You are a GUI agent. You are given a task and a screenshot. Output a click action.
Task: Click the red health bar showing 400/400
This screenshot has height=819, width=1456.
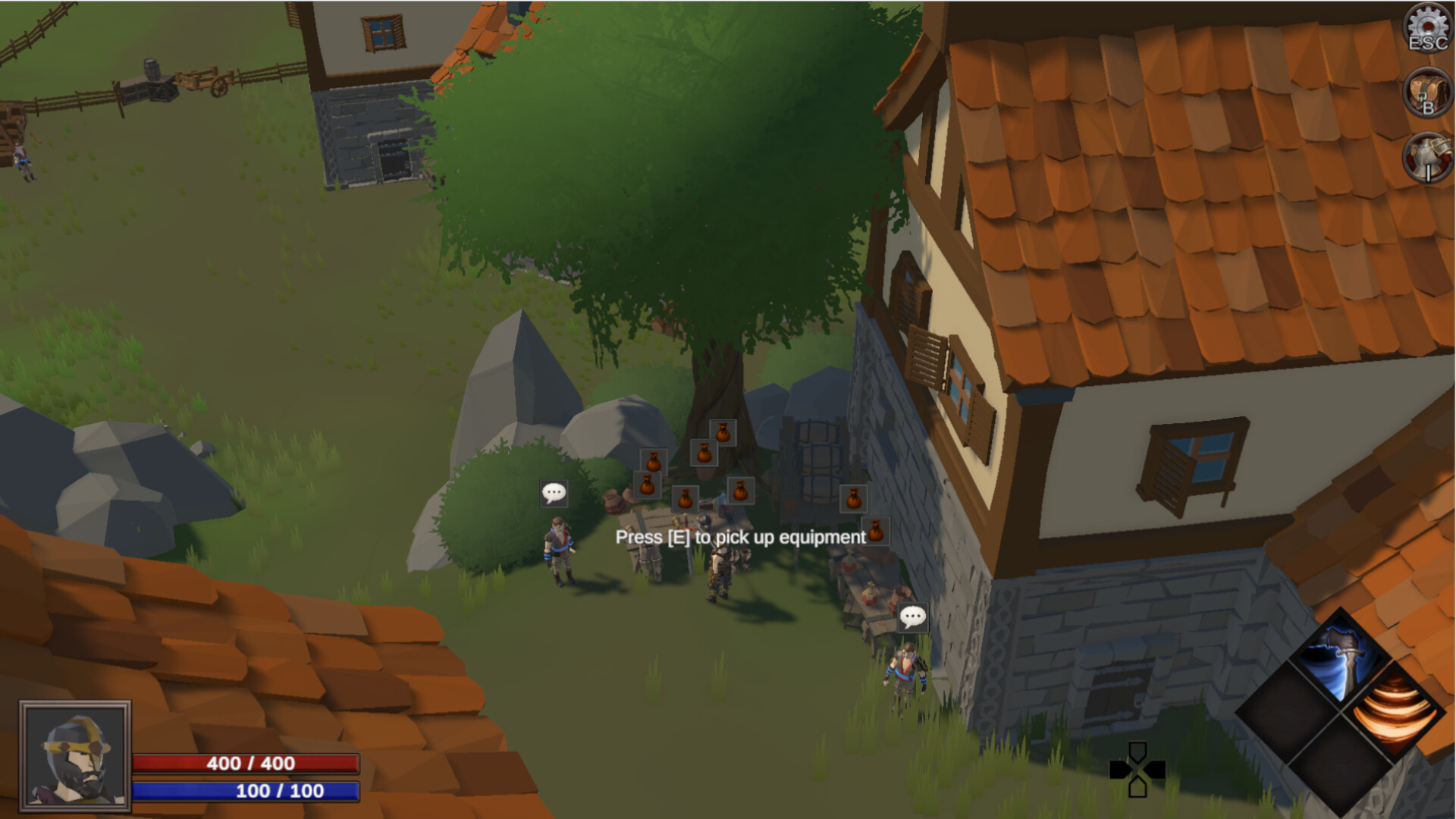(x=246, y=764)
